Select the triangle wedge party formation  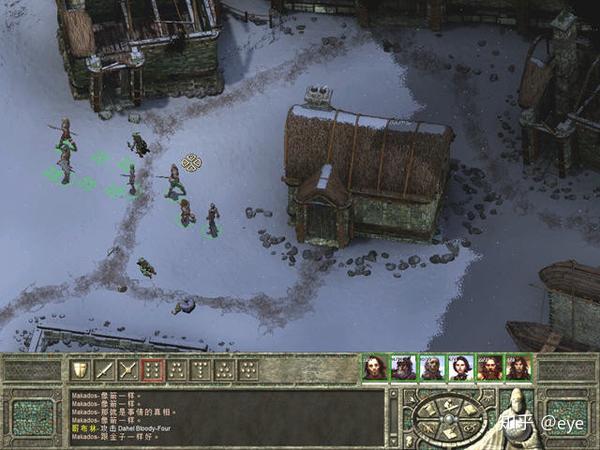[x=224, y=371]
